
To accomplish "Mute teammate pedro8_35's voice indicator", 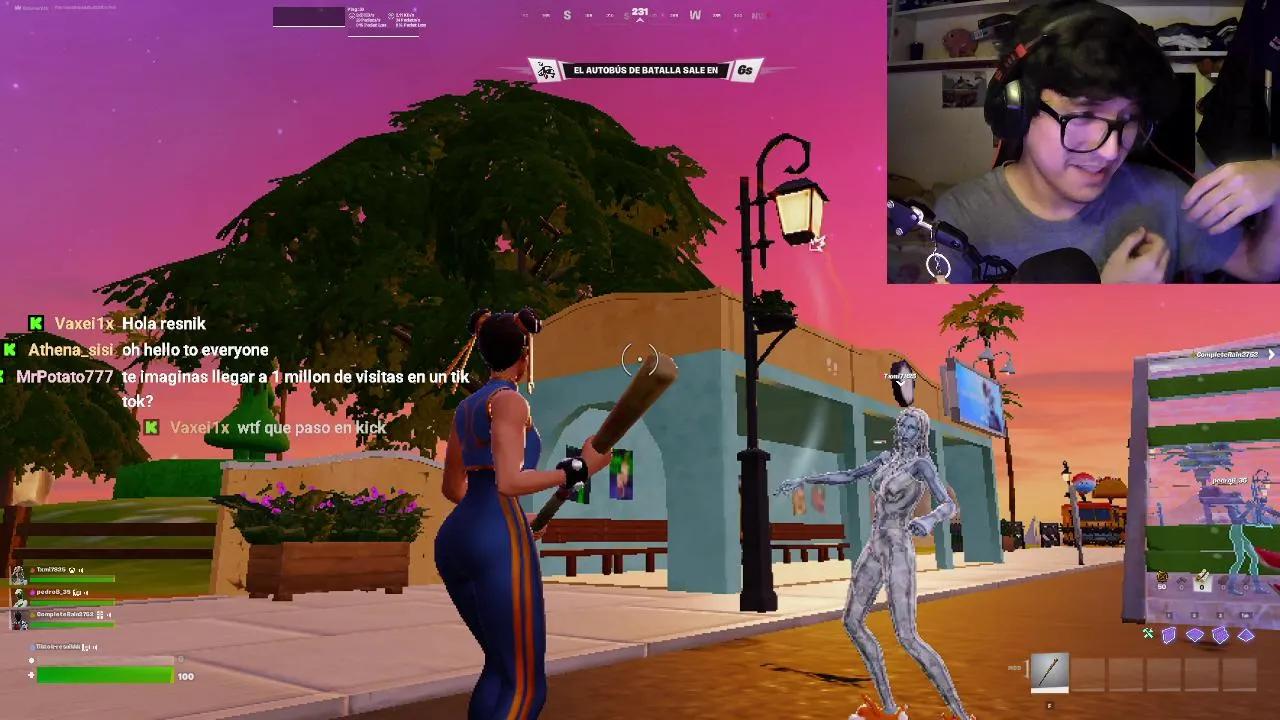I will [86, 592].
